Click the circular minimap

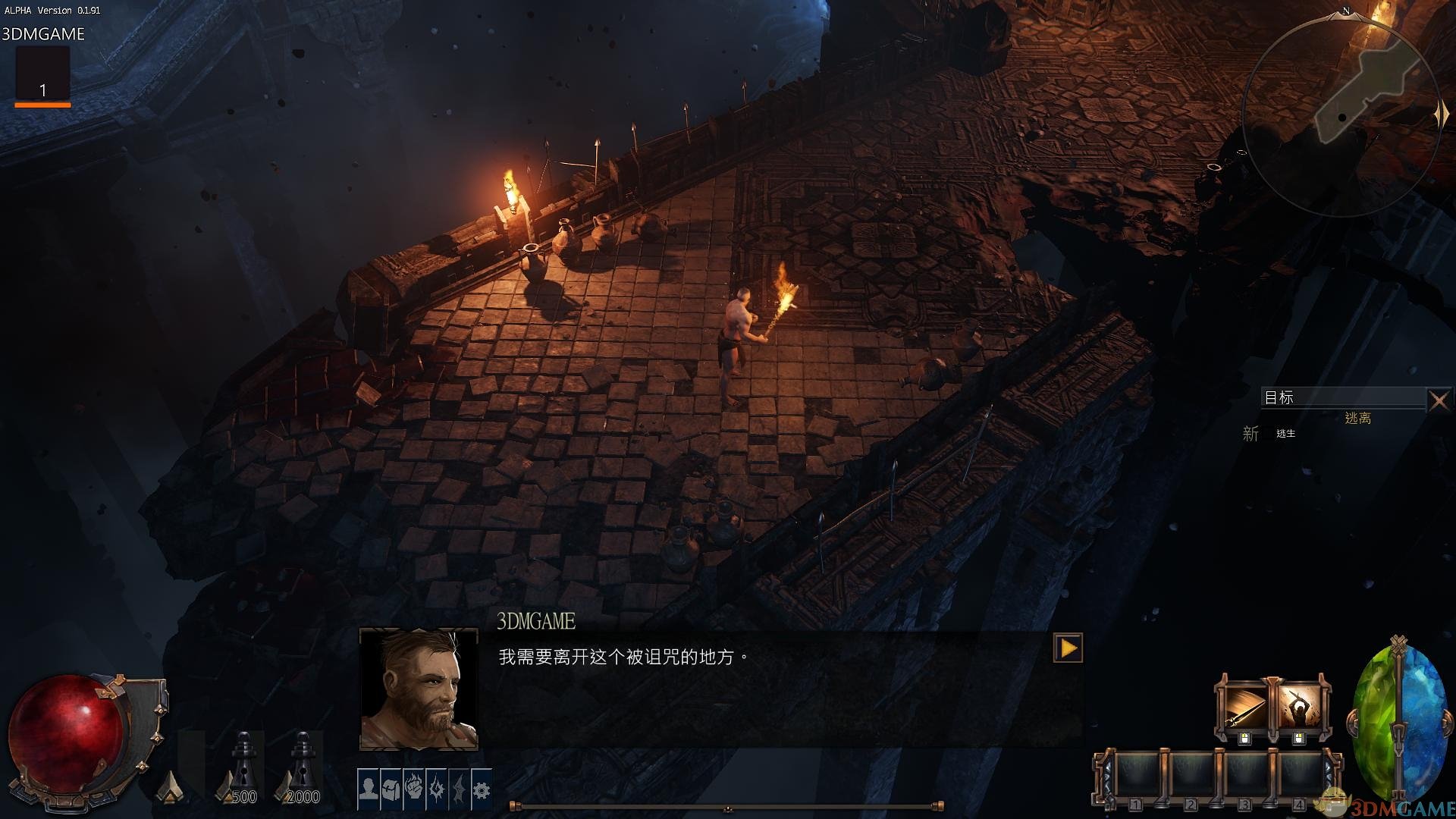pos(1342,114)
